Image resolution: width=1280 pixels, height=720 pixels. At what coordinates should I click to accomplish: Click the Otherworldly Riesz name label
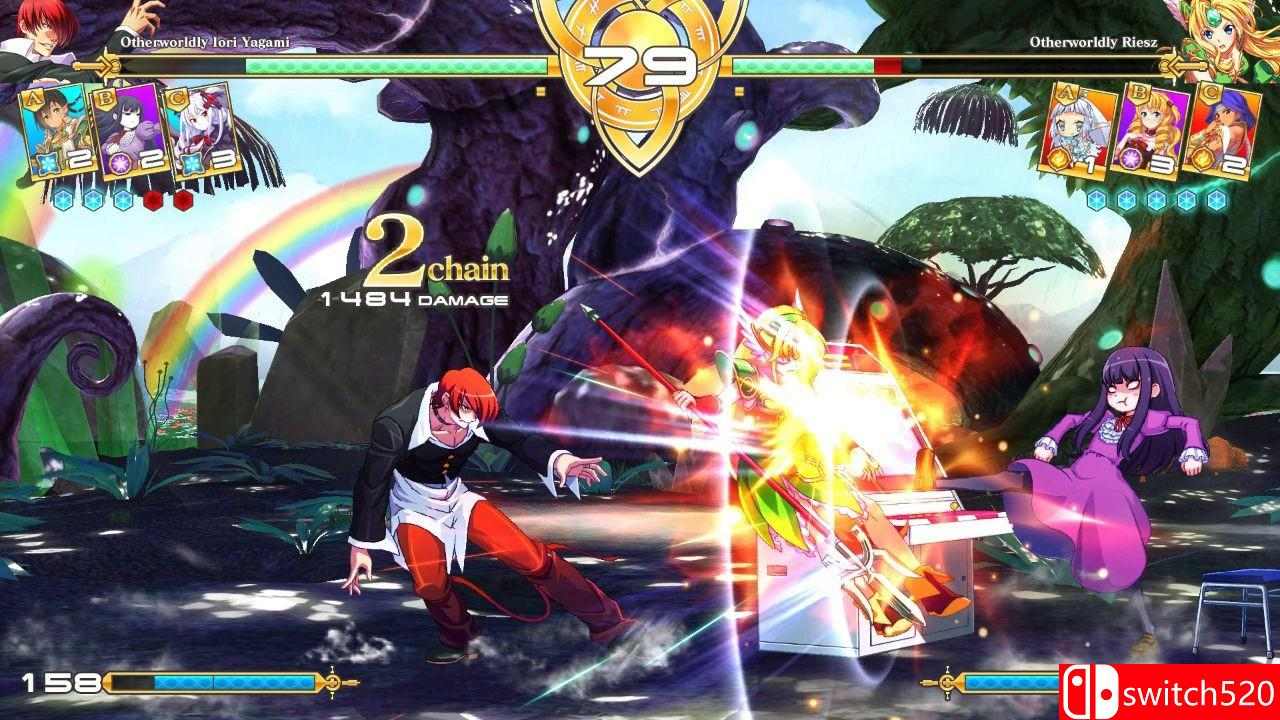[x=1095, y=43]
